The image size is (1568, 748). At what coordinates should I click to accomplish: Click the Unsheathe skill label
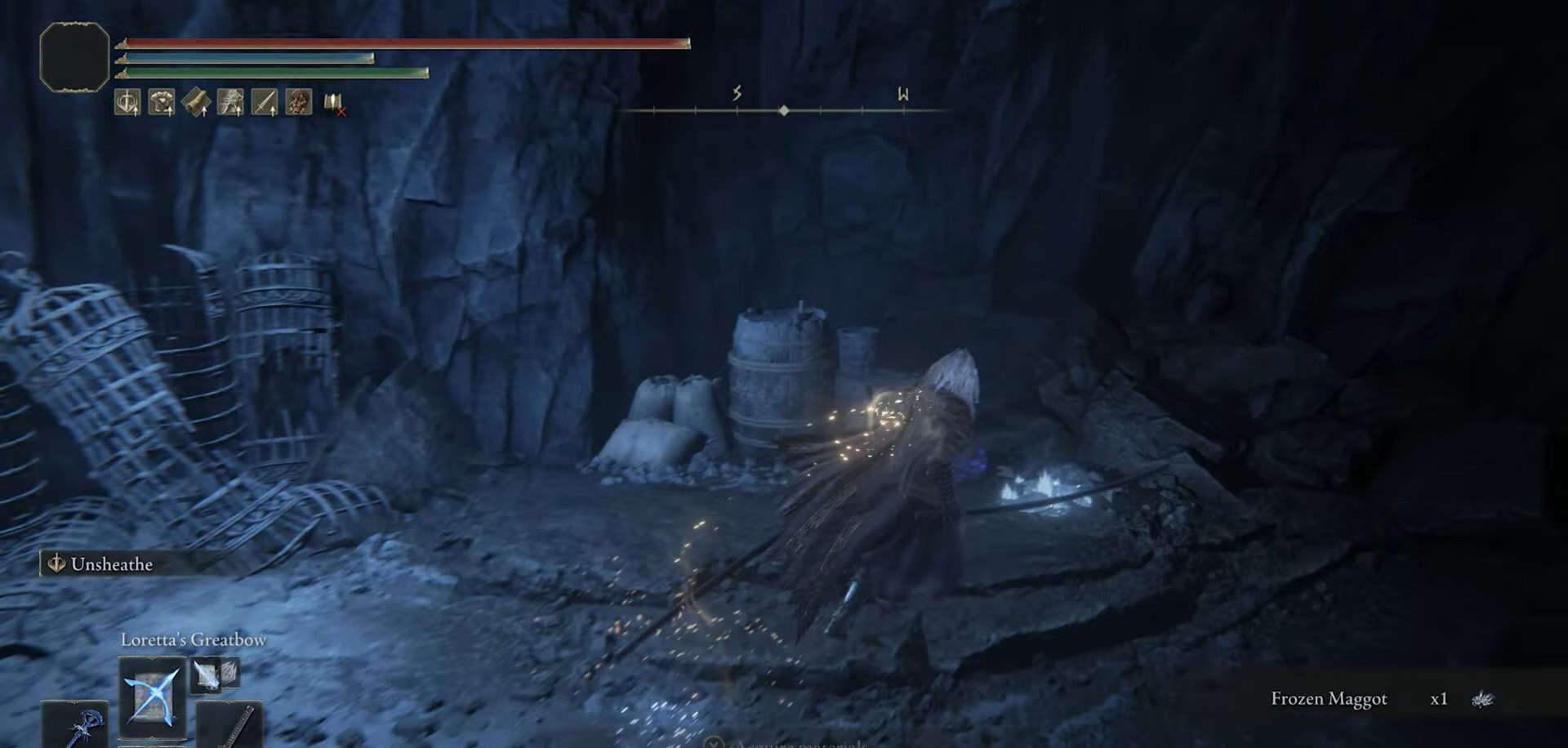[x=111, y=564]
